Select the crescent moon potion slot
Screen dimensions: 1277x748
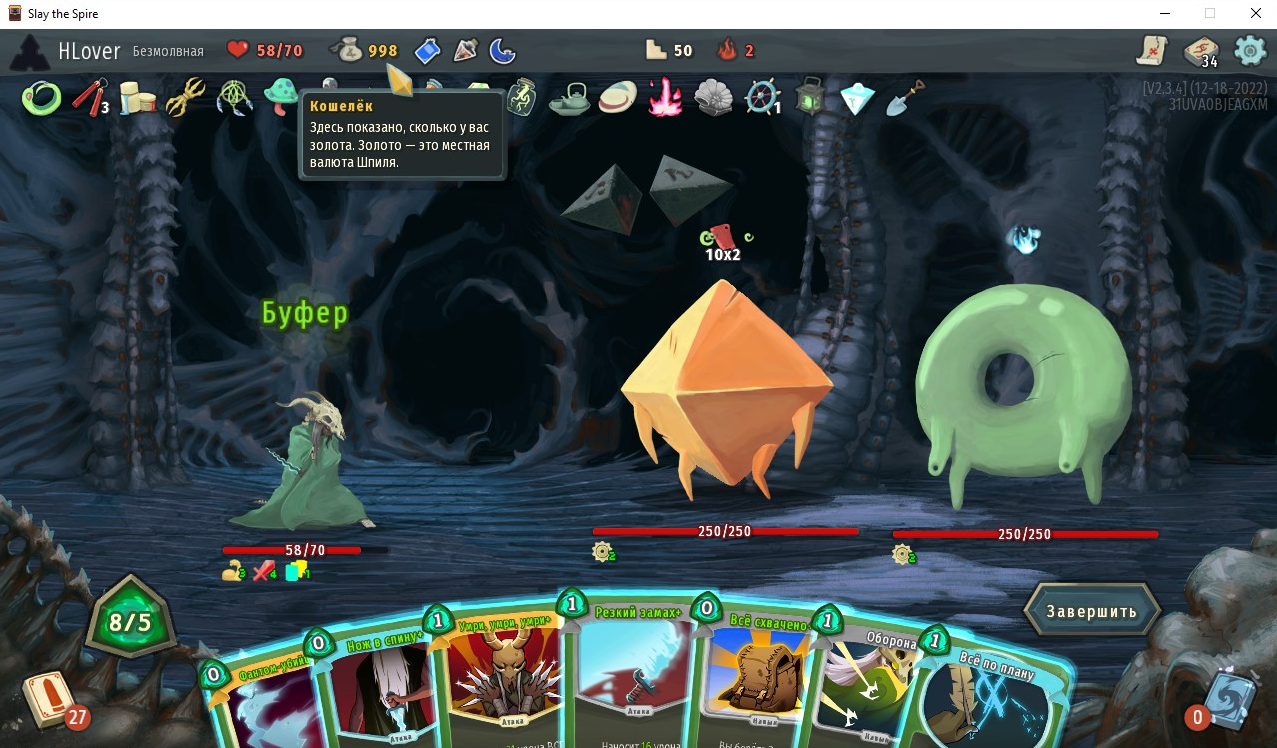pyautogui.click(x=502, y=49)
